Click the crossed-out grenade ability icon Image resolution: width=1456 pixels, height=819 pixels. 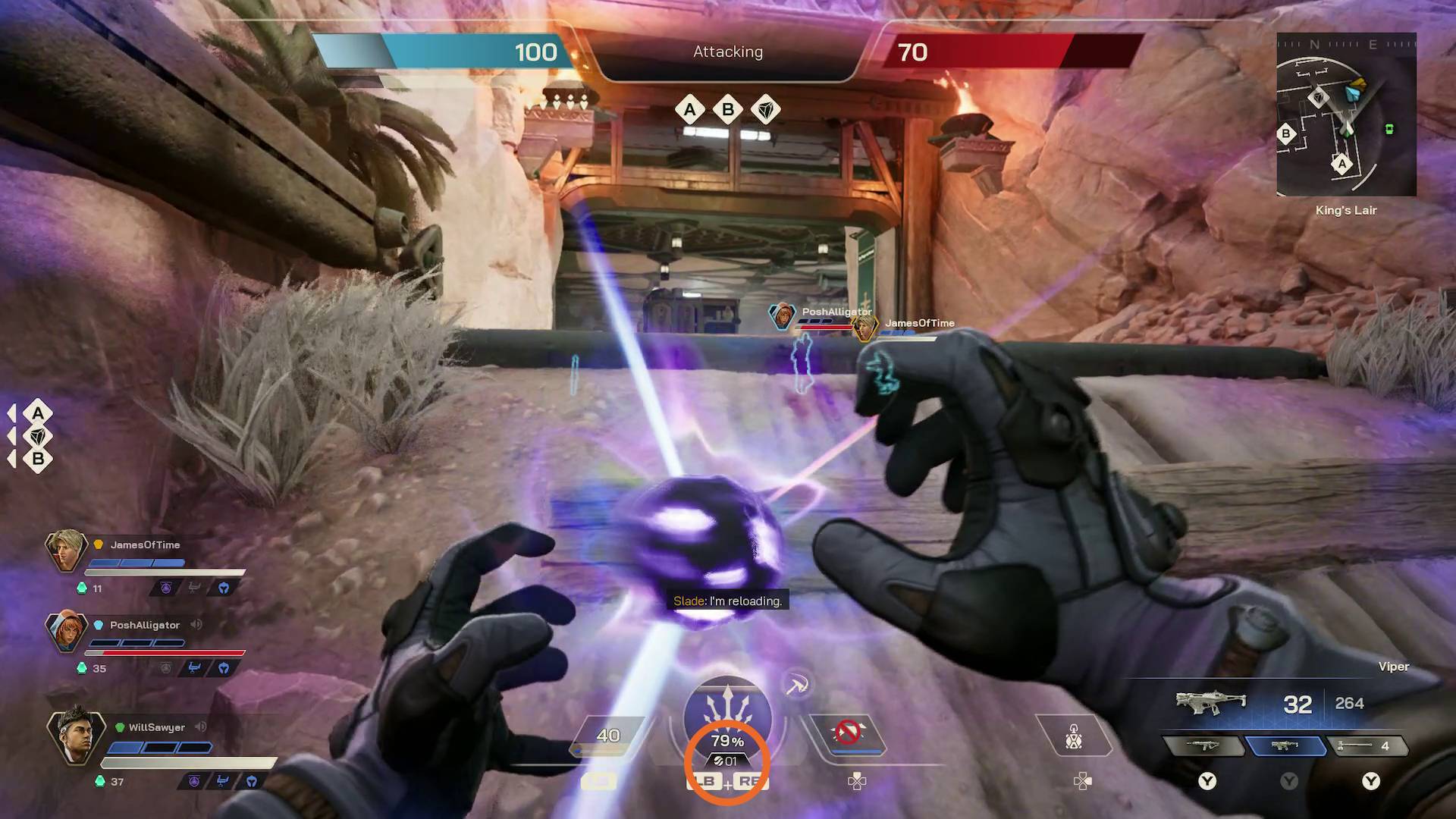click(848, 731)
